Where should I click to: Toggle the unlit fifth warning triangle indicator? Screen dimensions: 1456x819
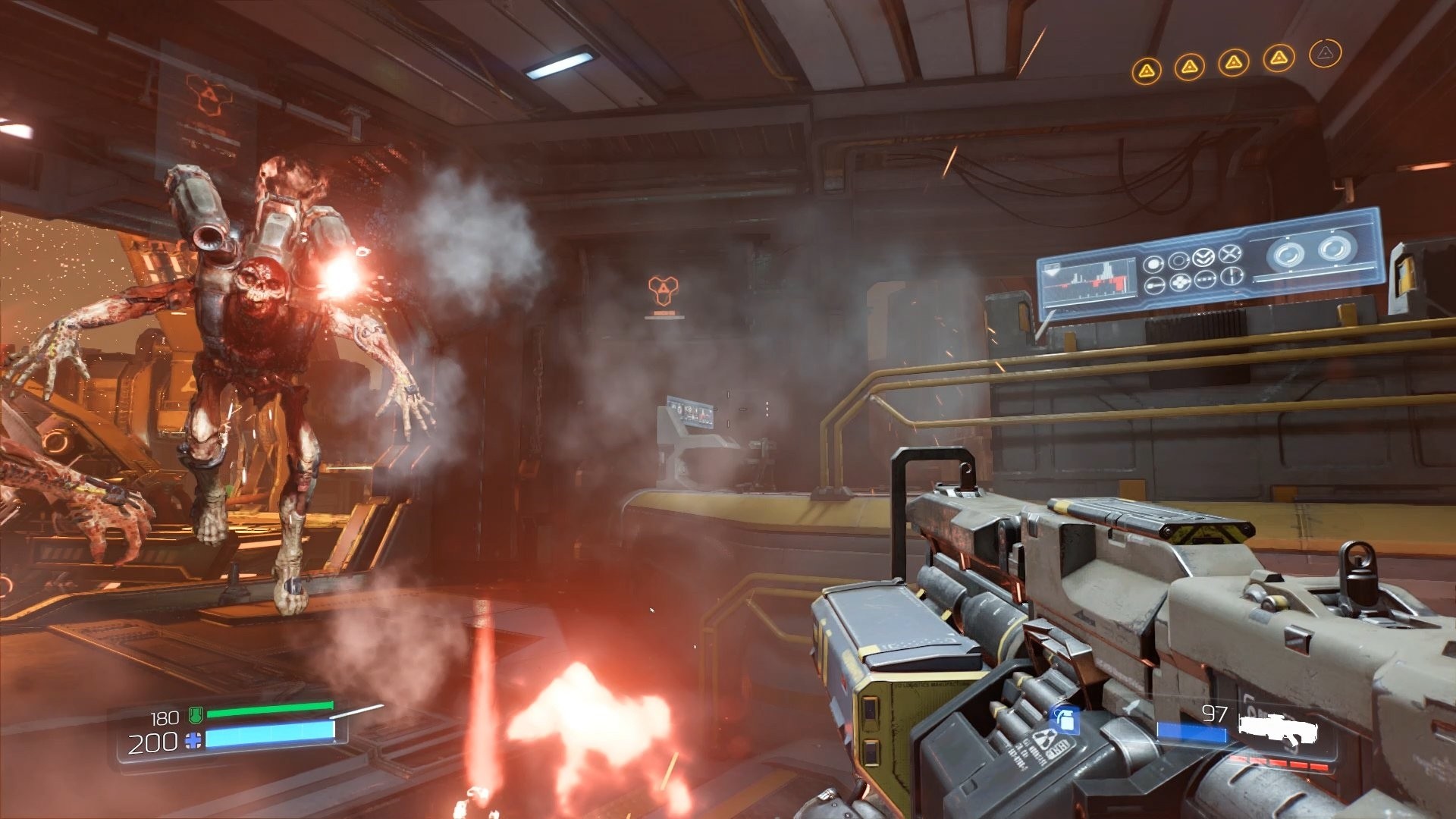[x=1326, y=53]
